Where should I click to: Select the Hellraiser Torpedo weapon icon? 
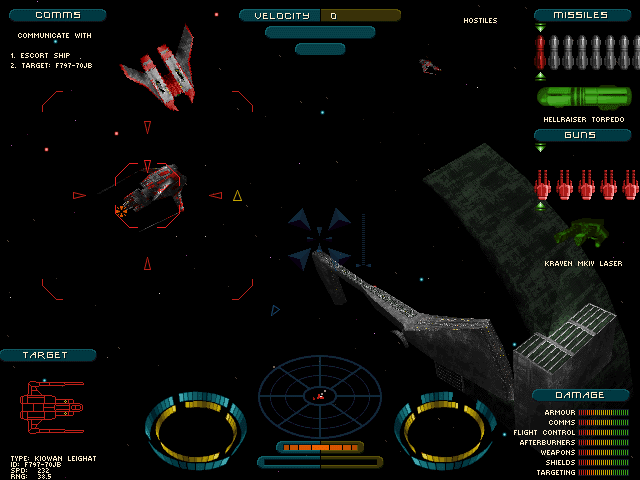point(584,99)
